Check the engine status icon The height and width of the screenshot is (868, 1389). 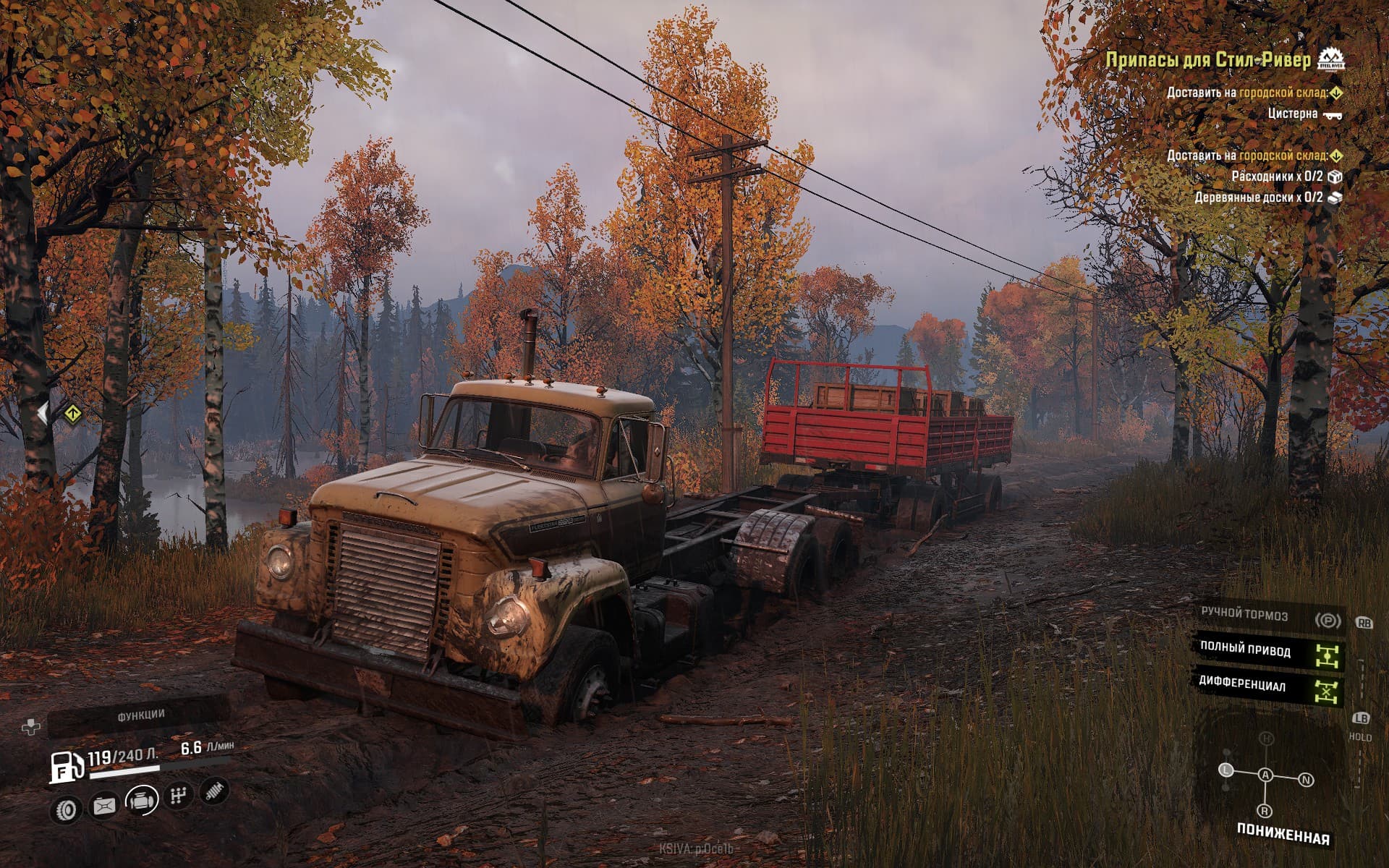pyautogui.click(x=142, y=800)
